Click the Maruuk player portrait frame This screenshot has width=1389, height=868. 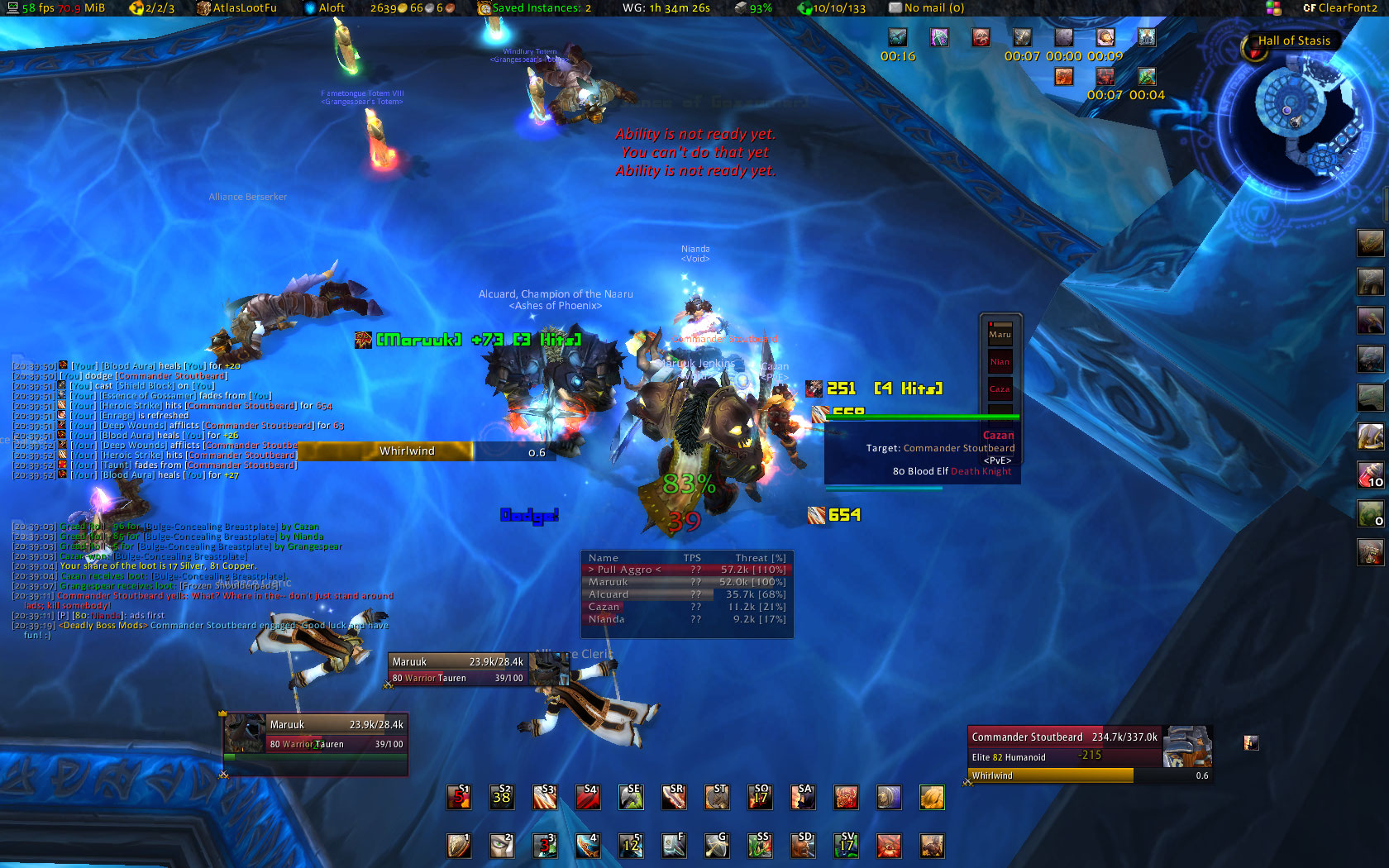point(316,734)
